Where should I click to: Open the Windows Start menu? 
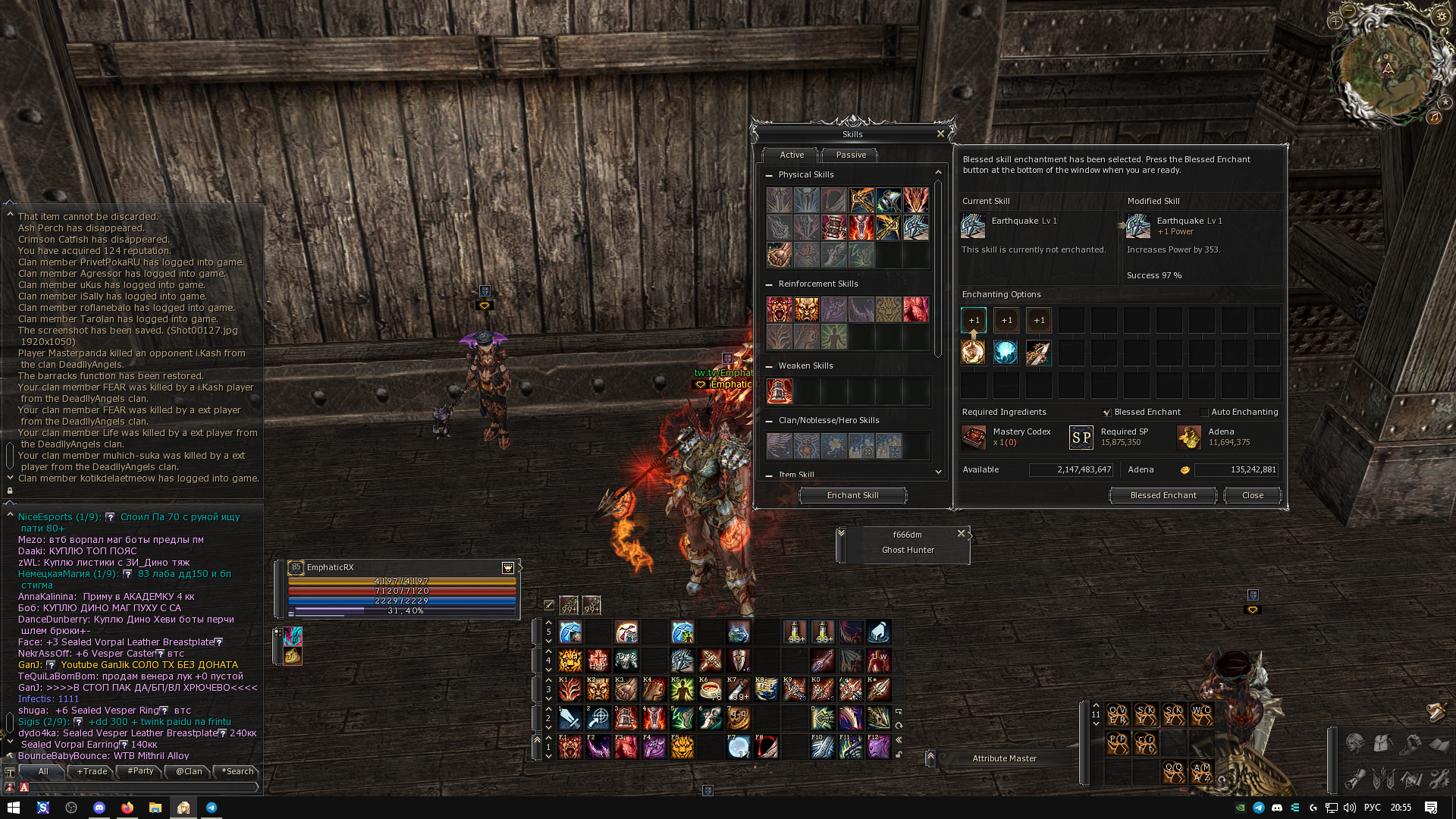click(13, 808)
